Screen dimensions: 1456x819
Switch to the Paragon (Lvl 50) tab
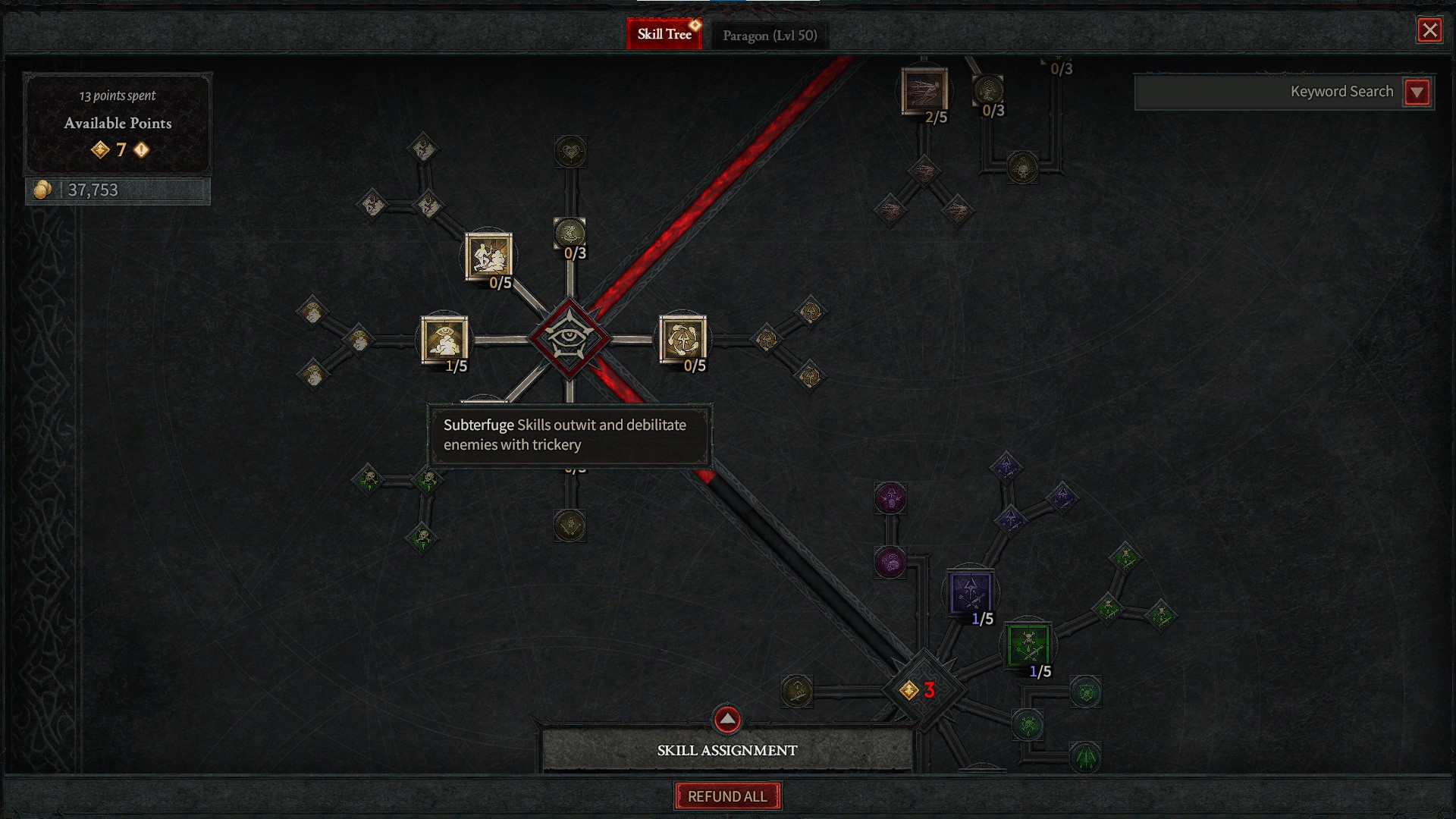769,34
